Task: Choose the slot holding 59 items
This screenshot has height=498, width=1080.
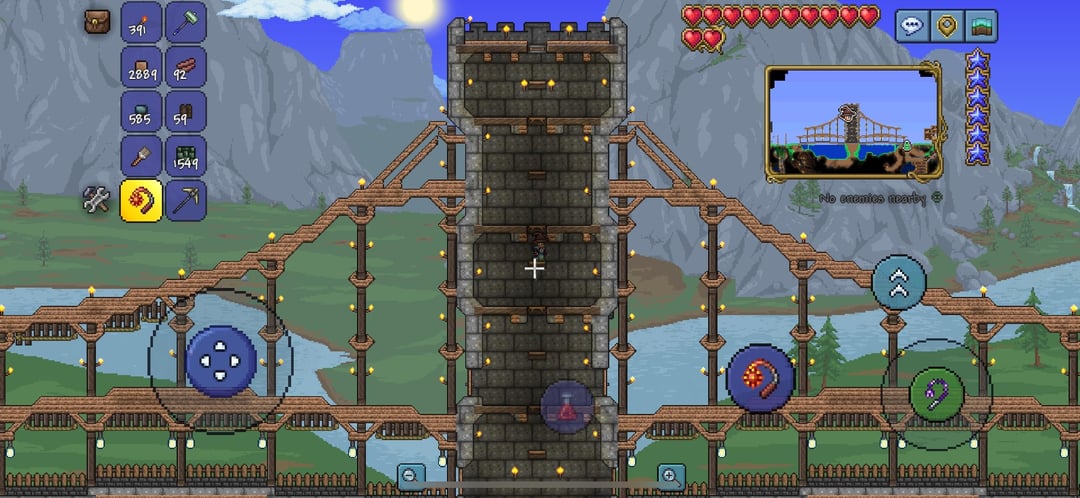Action: (x=185, y=111)
